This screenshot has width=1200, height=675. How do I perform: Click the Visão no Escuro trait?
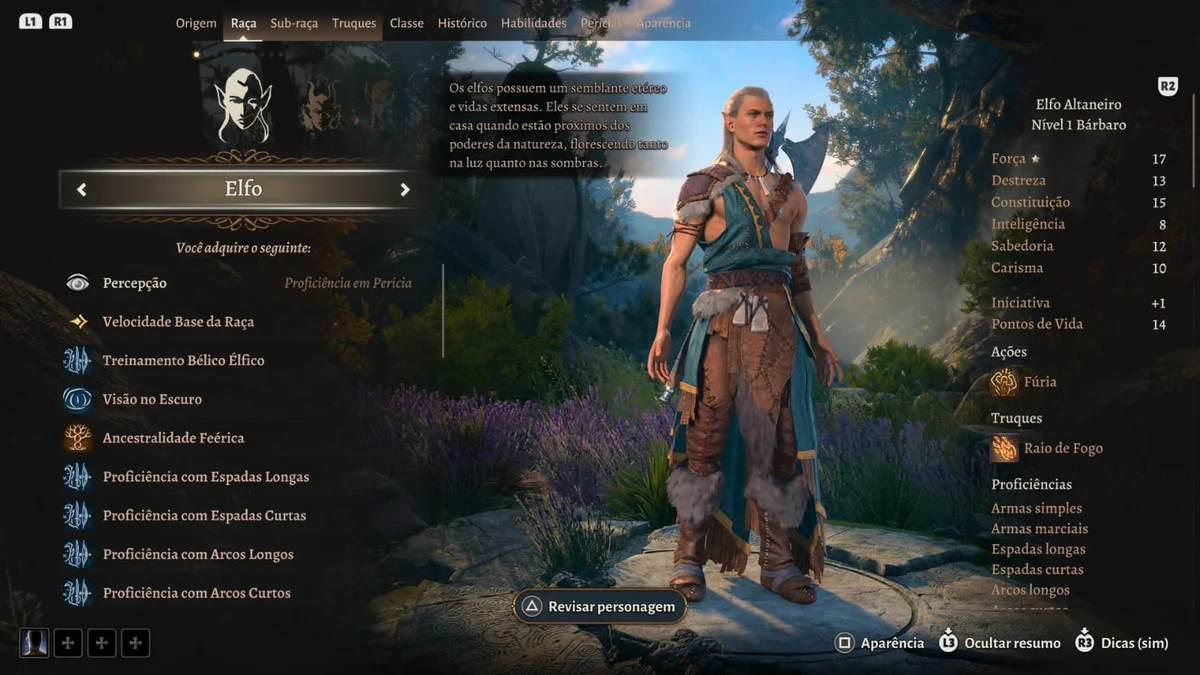click(152, 399)
